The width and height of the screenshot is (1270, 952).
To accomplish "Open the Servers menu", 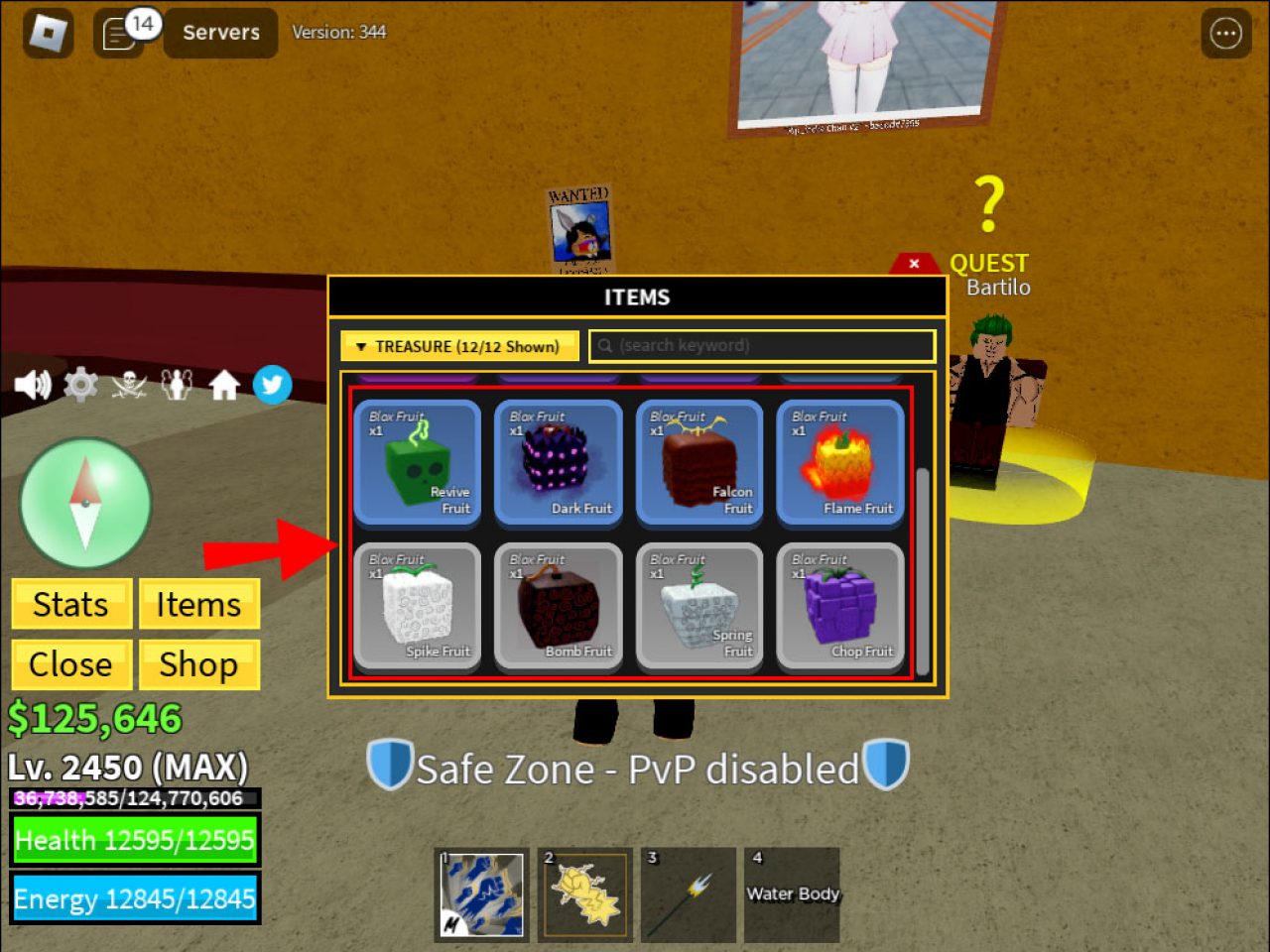I will pos(219,33).
